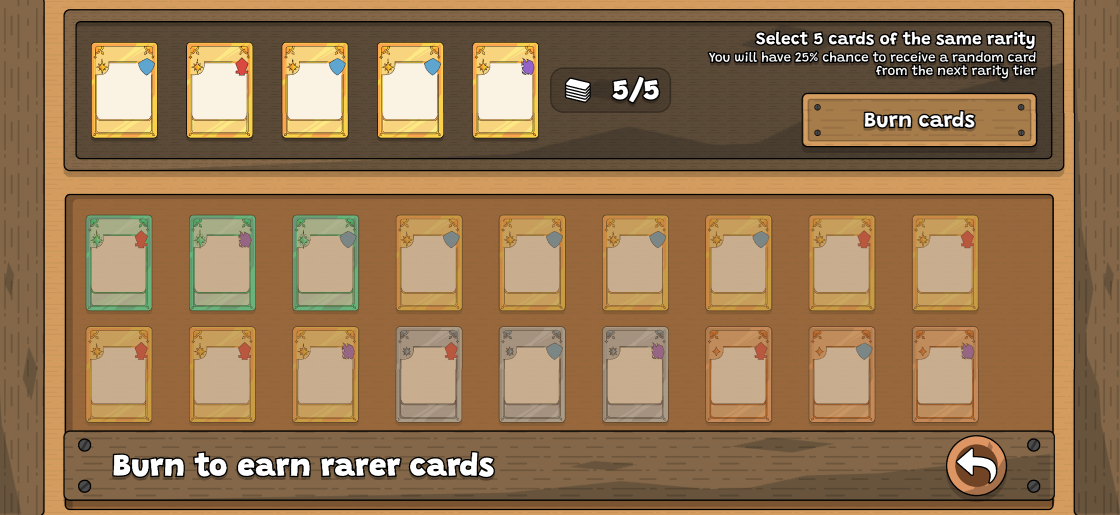Select the faded gold card with purple icon
This screenshot has height=515, width=1120.
(x=325, y=375)
